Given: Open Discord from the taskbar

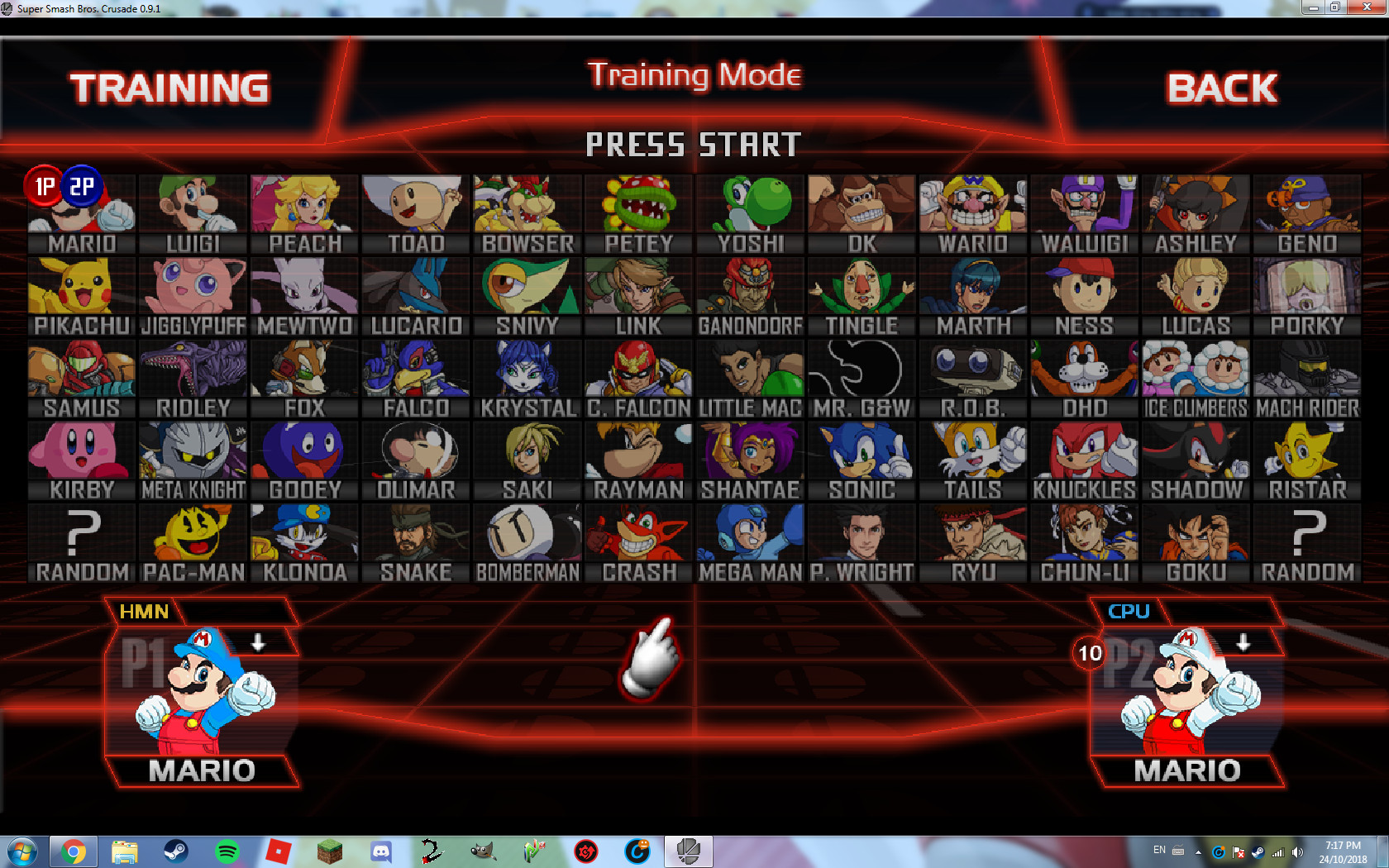Looking at the screenshot, I should coord(381,851).
